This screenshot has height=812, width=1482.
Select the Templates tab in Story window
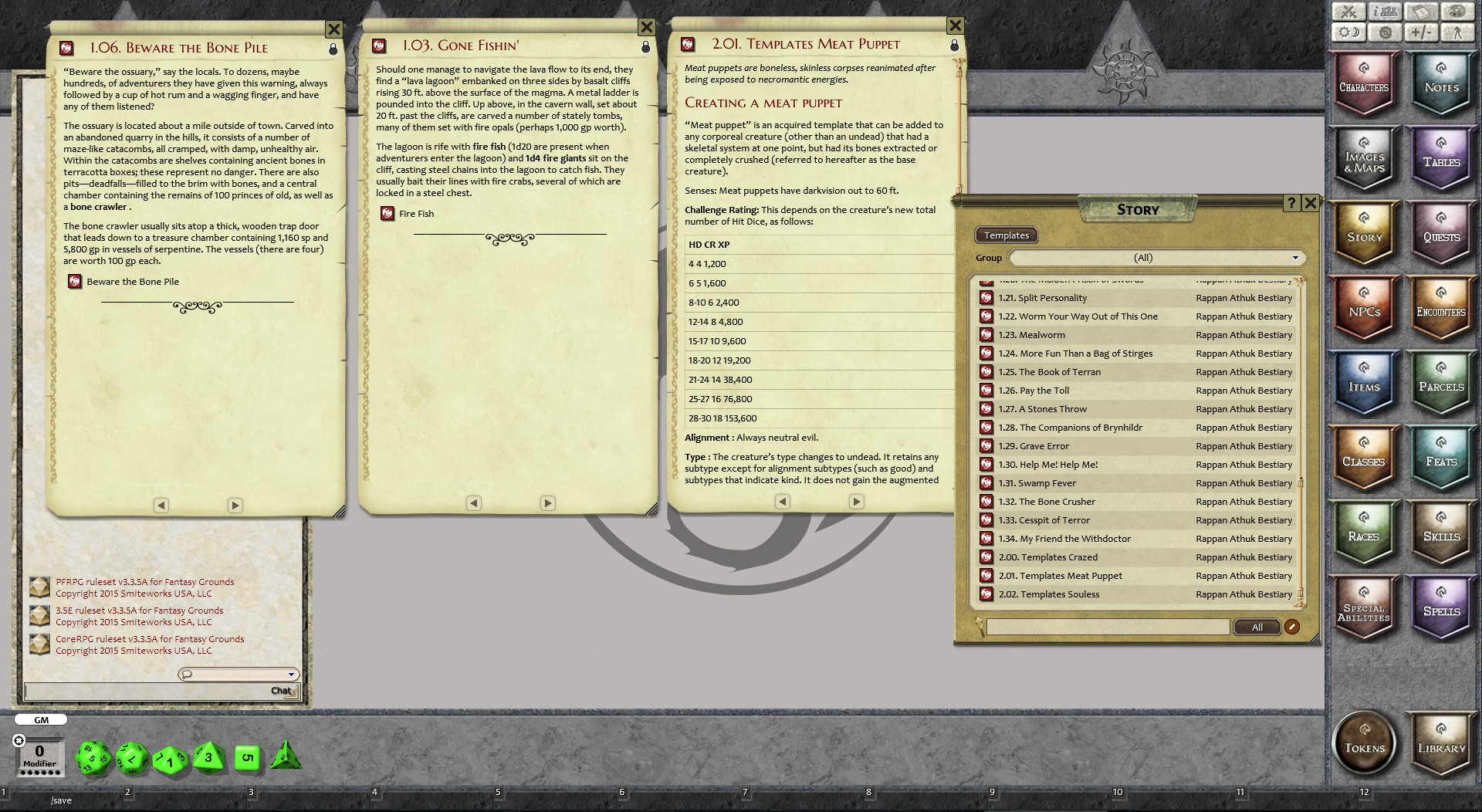[1006, 235]
